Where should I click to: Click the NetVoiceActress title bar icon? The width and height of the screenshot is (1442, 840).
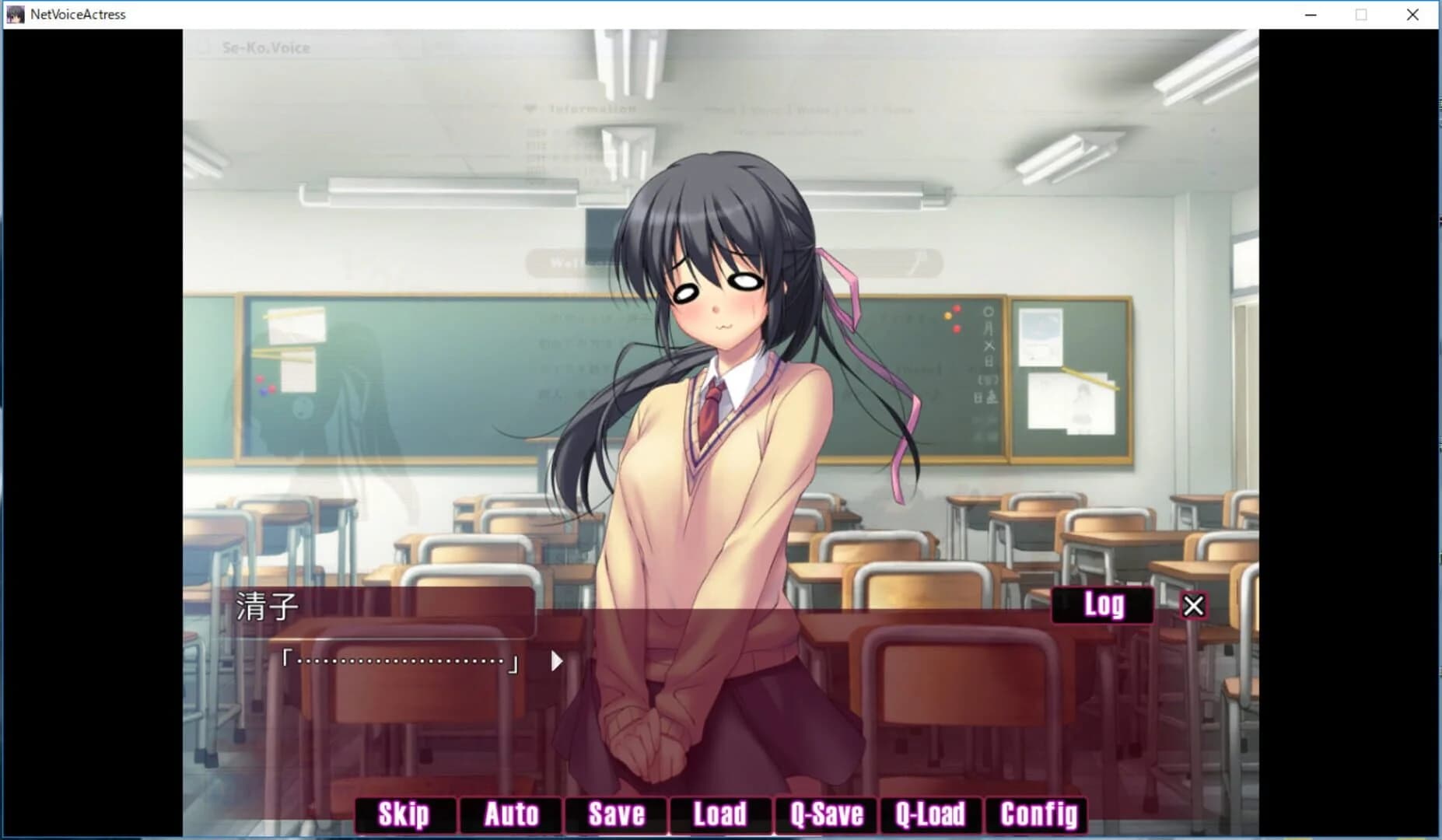pyautogui.click(x=14, y=14)
